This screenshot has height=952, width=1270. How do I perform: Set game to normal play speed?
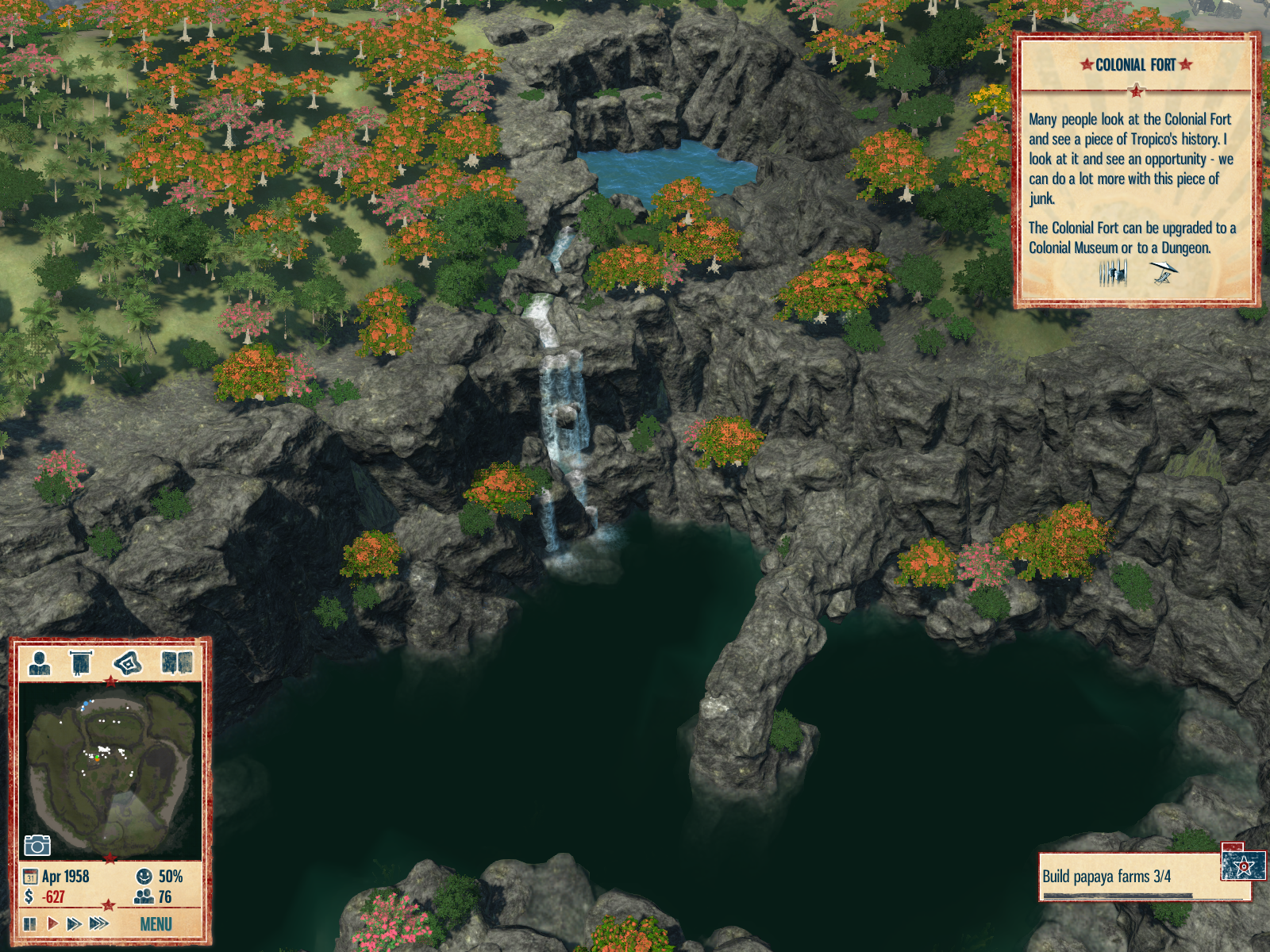52,924
